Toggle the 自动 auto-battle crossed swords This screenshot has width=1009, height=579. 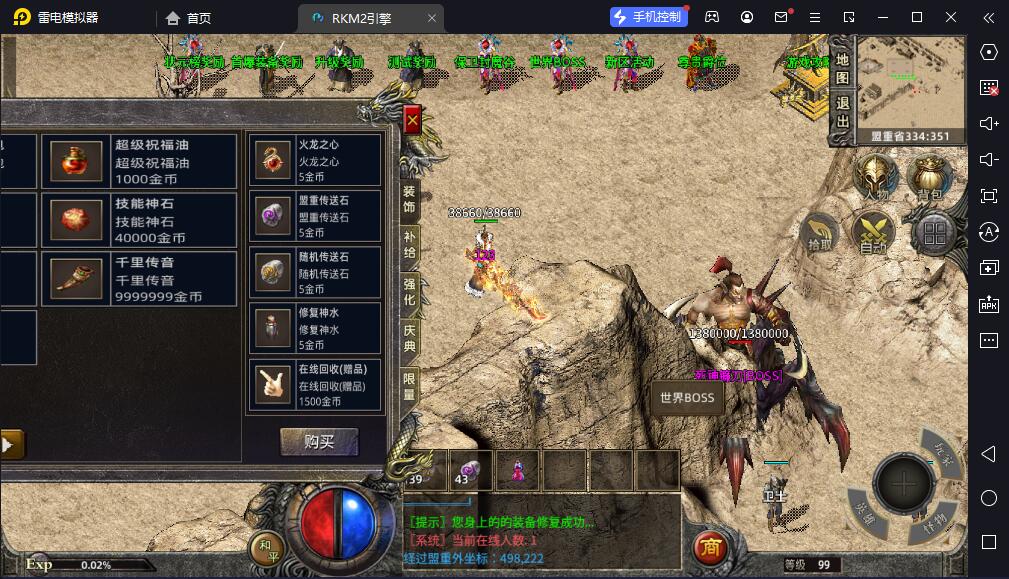click(x=873, y=232)
